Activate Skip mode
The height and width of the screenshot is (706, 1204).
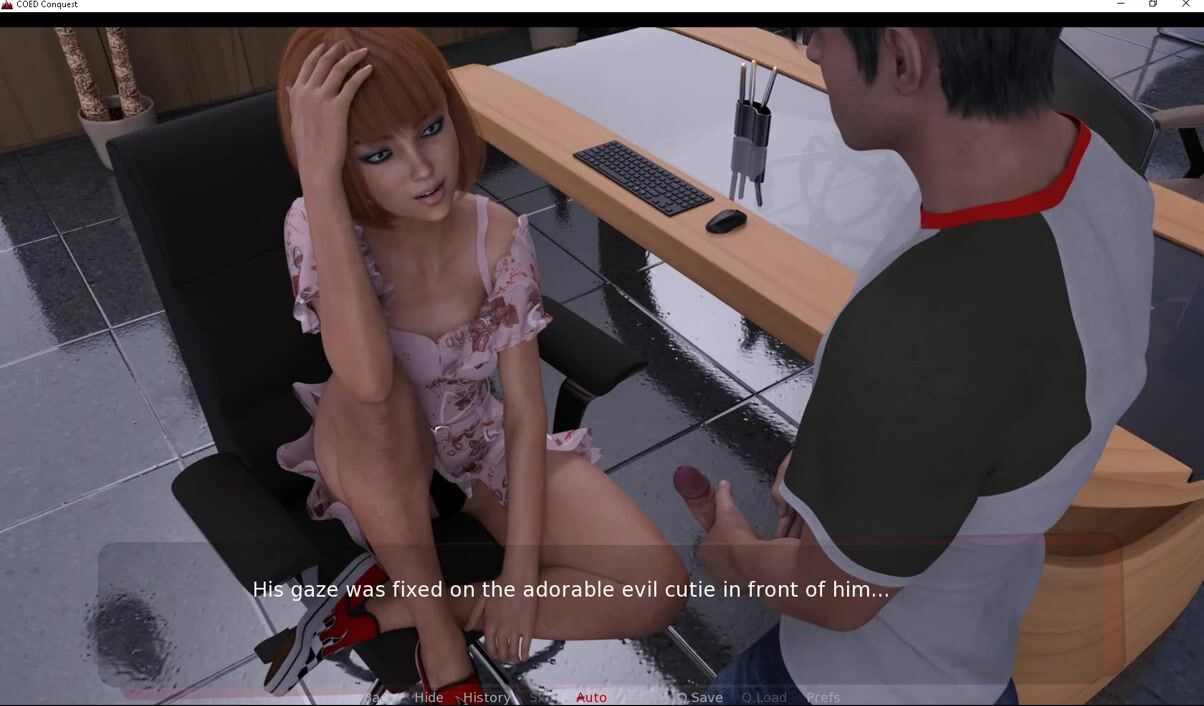pyautogui.click(x=543, y=697)
